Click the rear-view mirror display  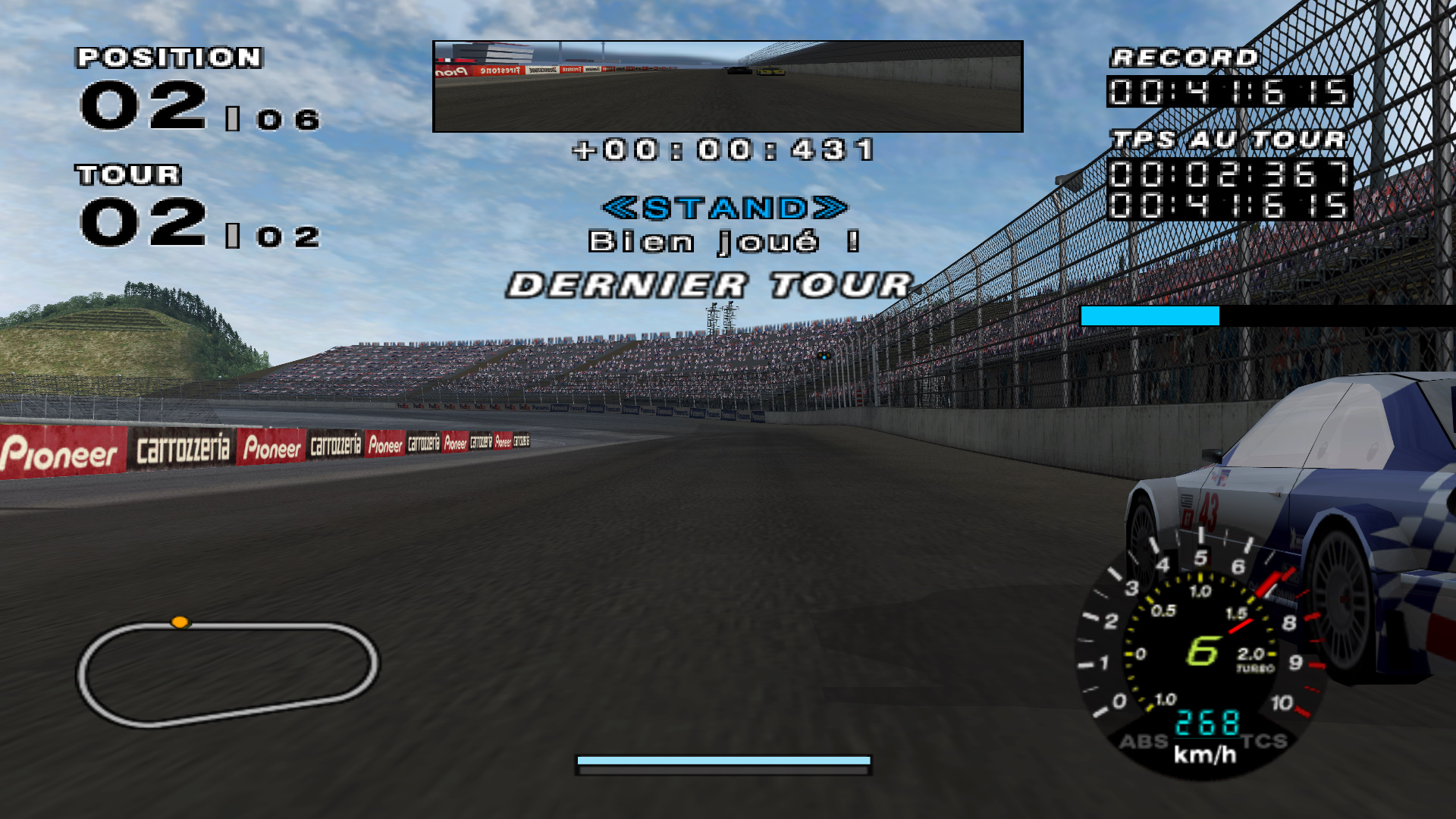point(727,86)
